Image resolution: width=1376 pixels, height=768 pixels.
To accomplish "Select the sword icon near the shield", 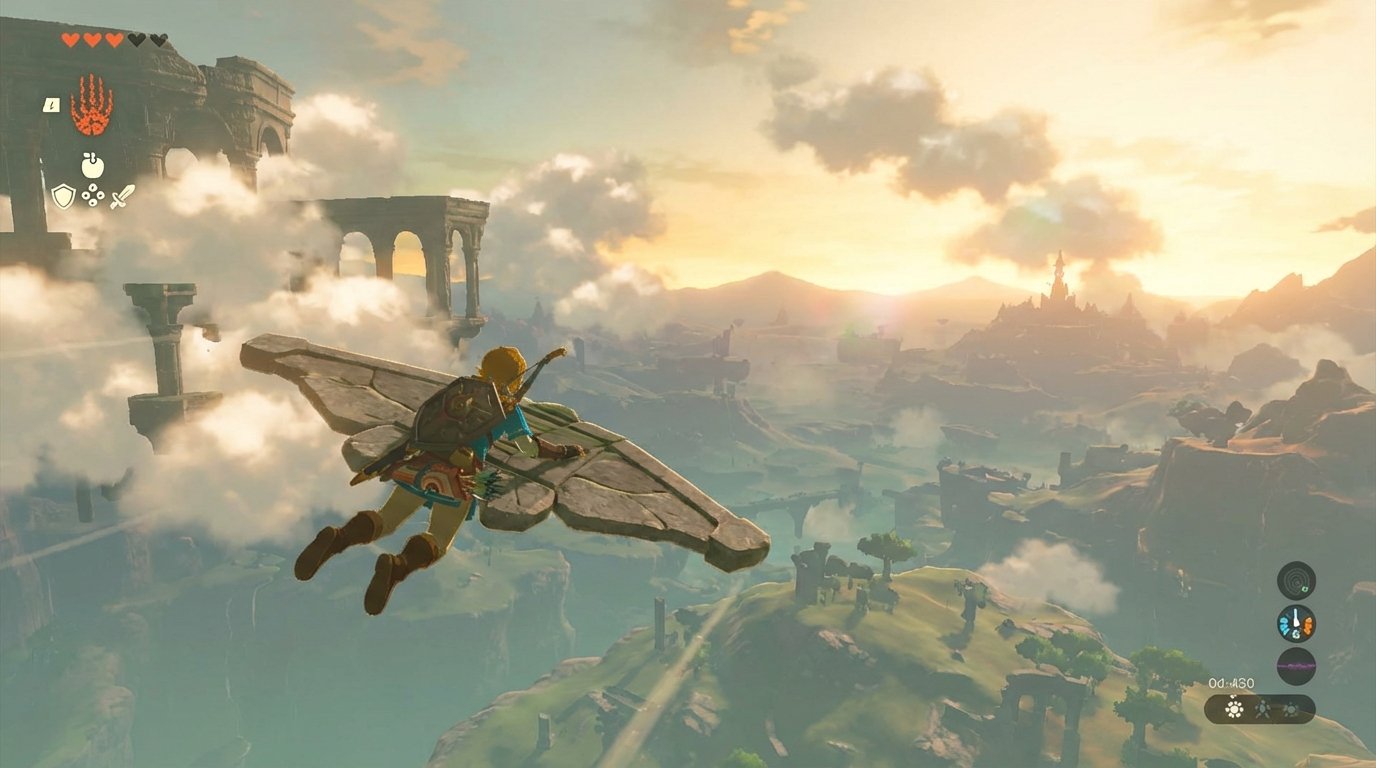I will click(121, 195).
